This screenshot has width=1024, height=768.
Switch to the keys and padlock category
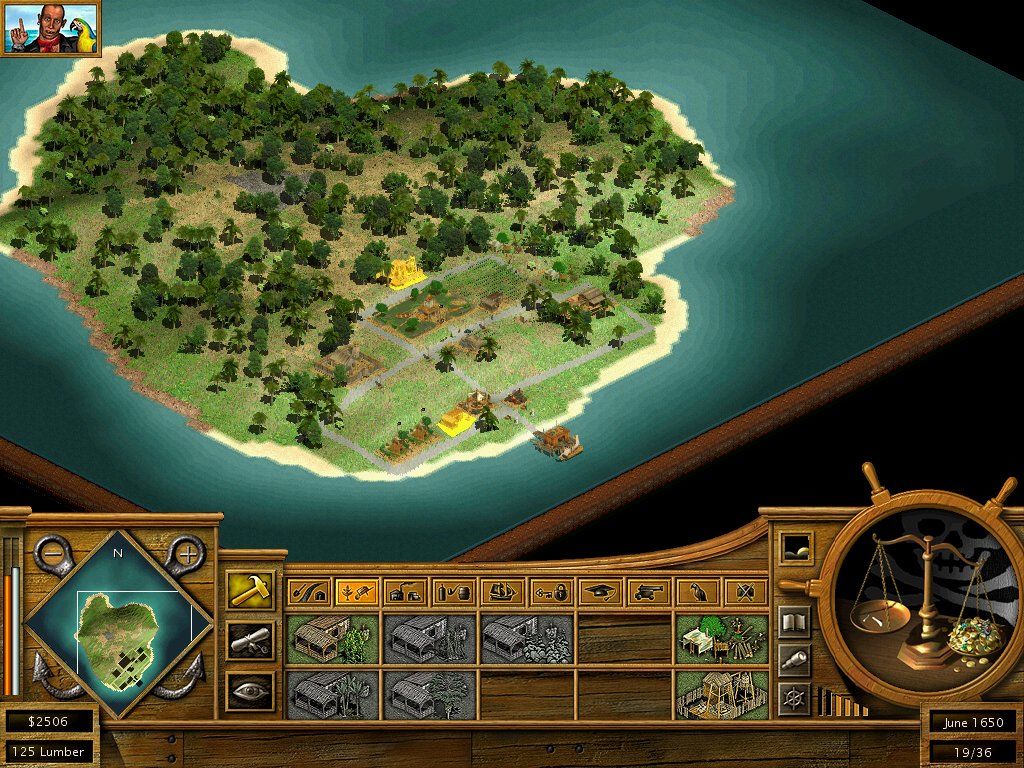point(551,593)
